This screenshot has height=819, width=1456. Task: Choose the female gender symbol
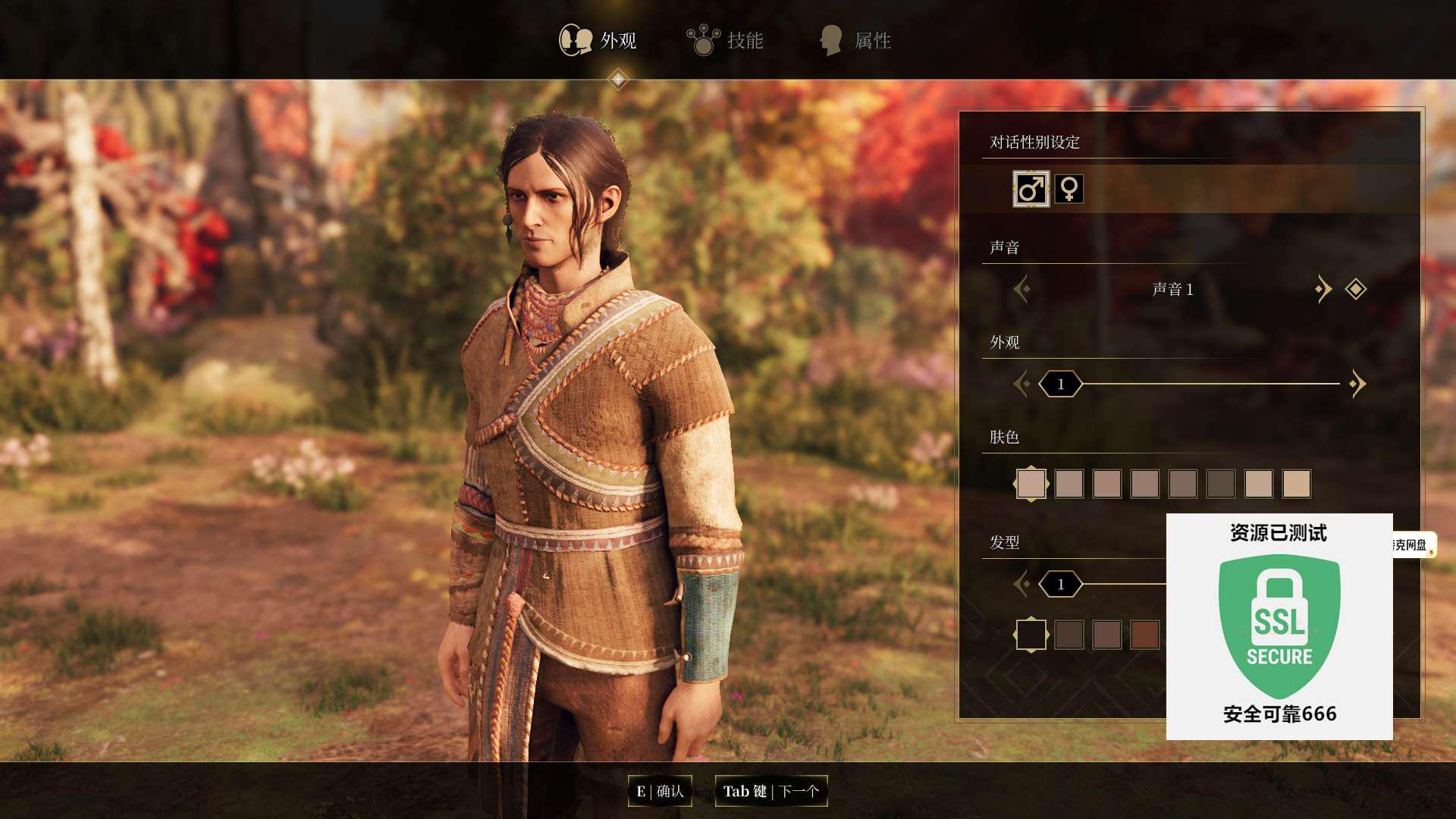(x=1068, y=189)
